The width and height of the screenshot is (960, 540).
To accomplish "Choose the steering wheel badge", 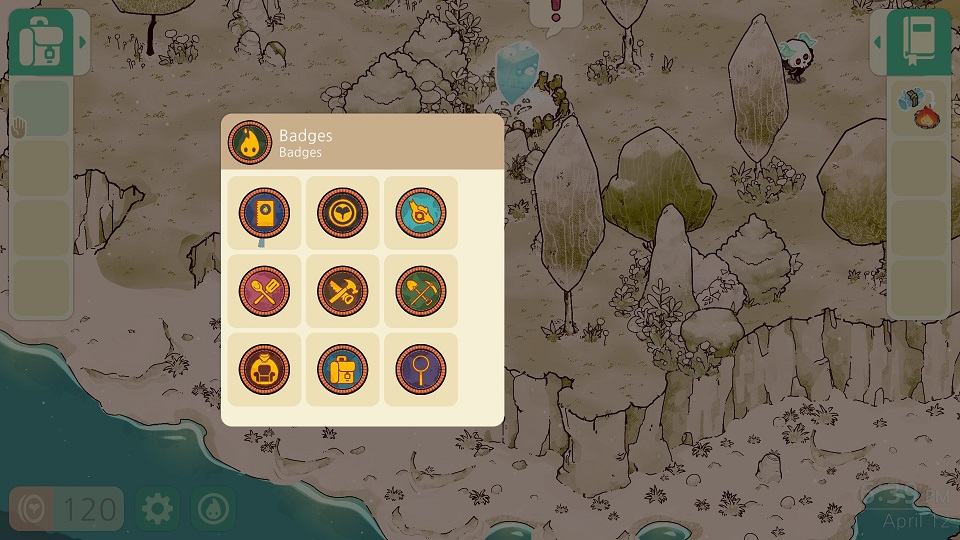I will point(342,213).
